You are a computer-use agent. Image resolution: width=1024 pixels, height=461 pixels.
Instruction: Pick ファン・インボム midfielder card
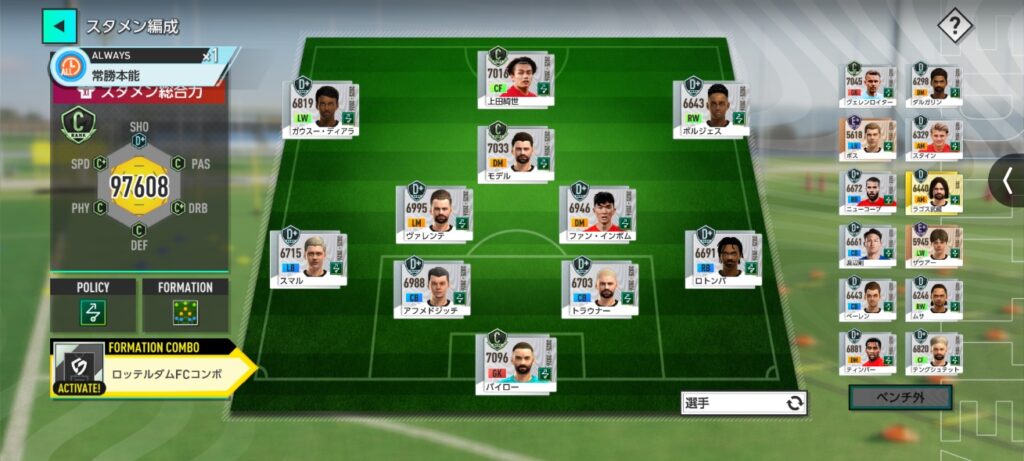click(596, 212)
